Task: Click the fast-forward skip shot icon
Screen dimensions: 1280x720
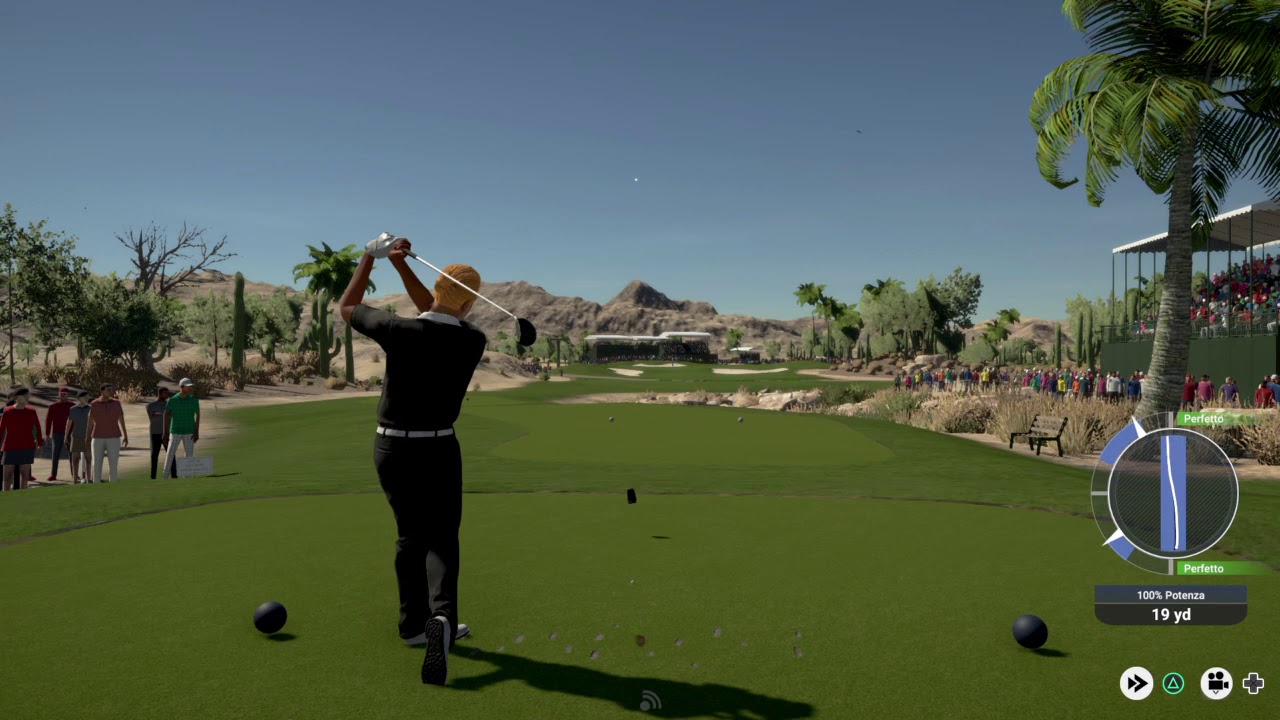Action: point(1136,683)
